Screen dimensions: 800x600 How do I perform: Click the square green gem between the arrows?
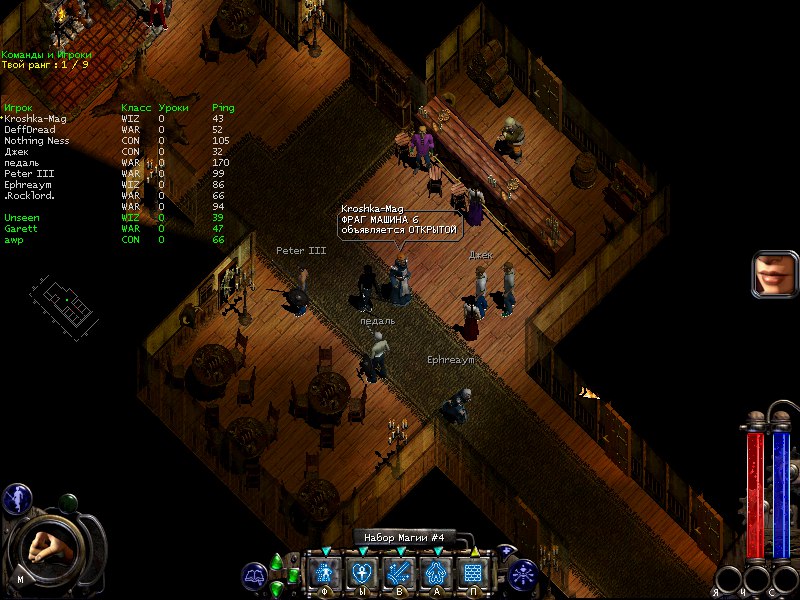tap(294, 575)
